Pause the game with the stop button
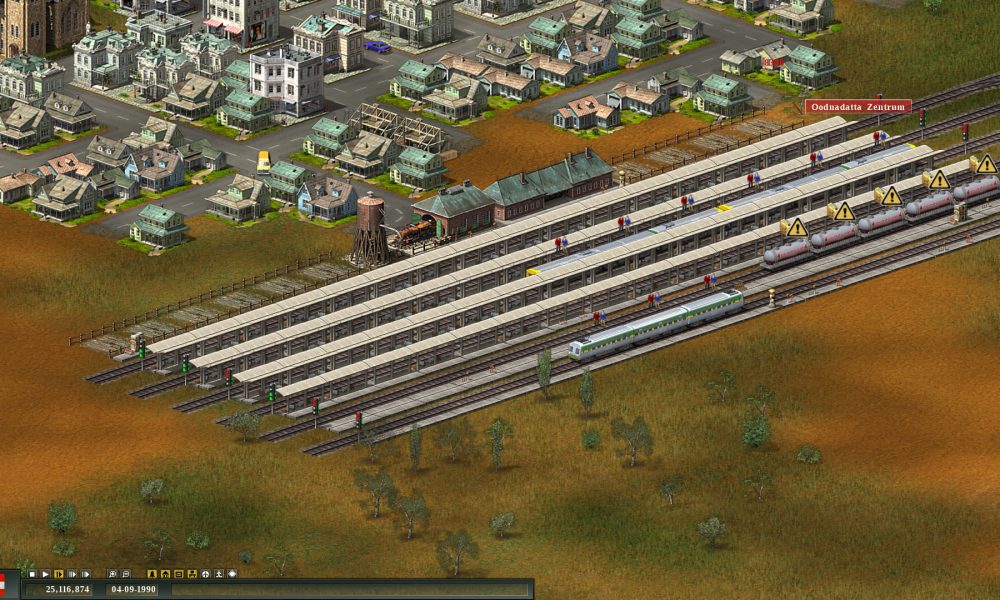 point(32,574)
